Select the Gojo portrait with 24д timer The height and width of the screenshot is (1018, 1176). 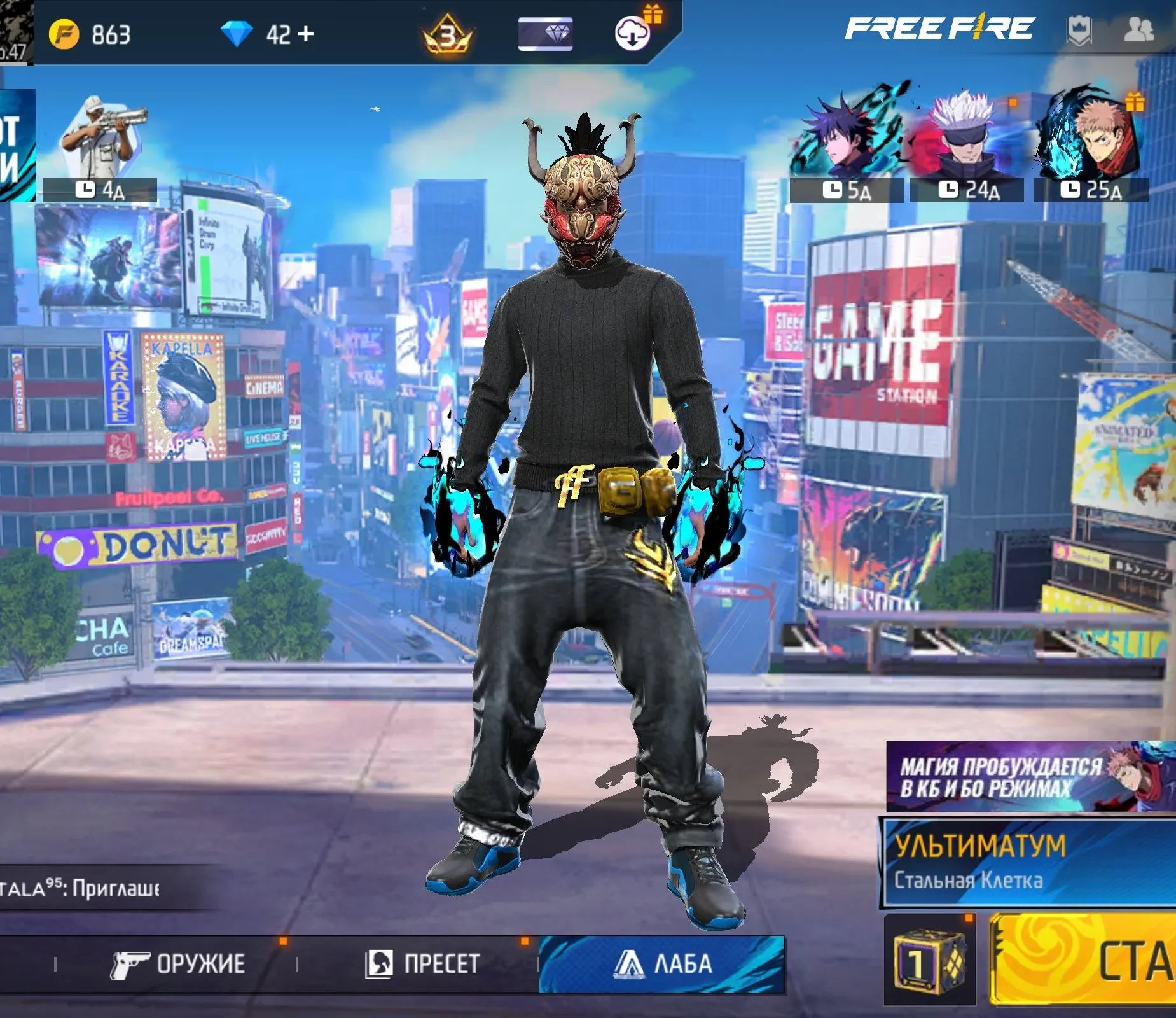[x=964, y=136]
